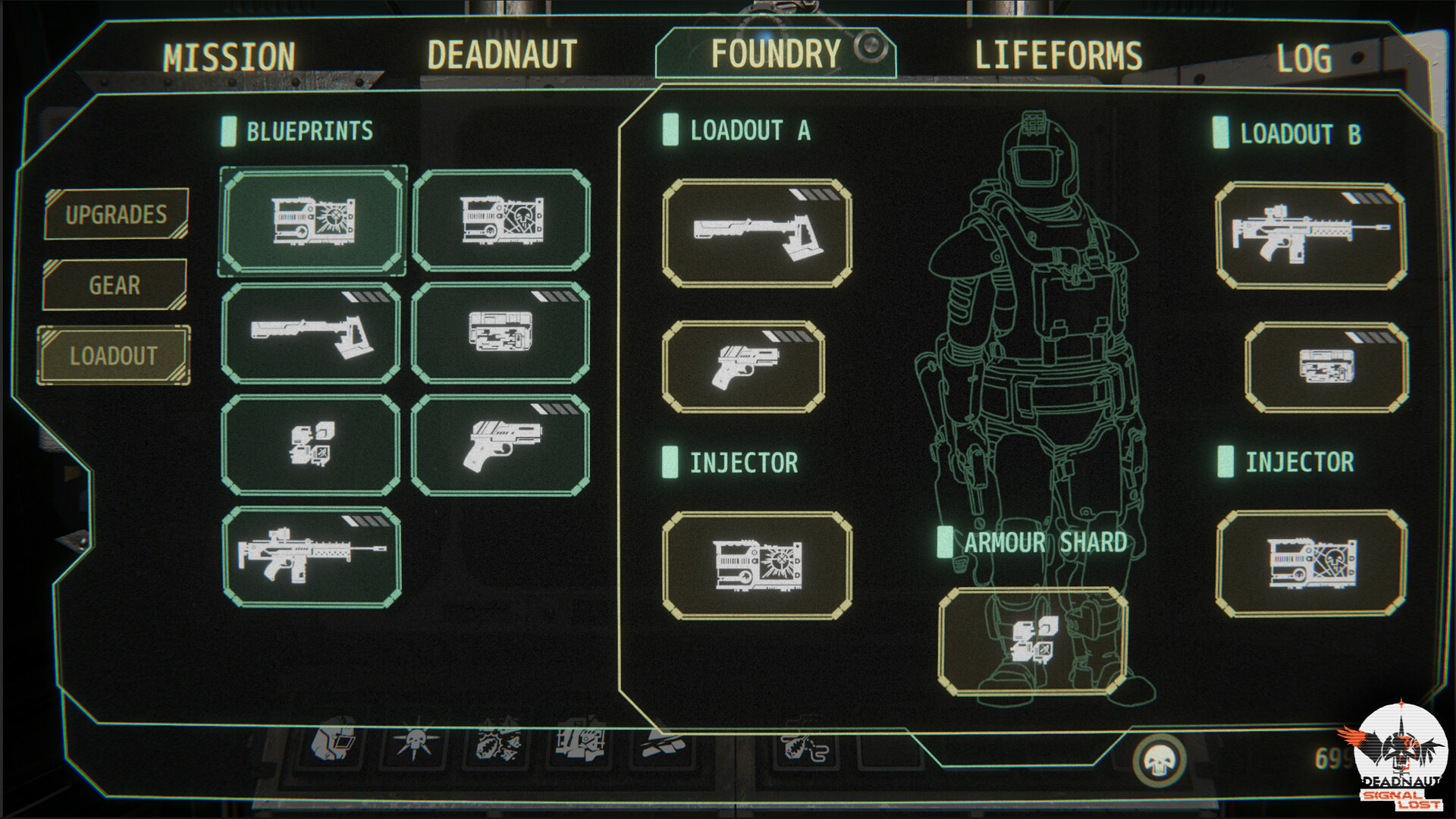Toggle the green marker beside the Loadout B INJECTOR
The image size is (1456, 819).
tap(1224, 461)
